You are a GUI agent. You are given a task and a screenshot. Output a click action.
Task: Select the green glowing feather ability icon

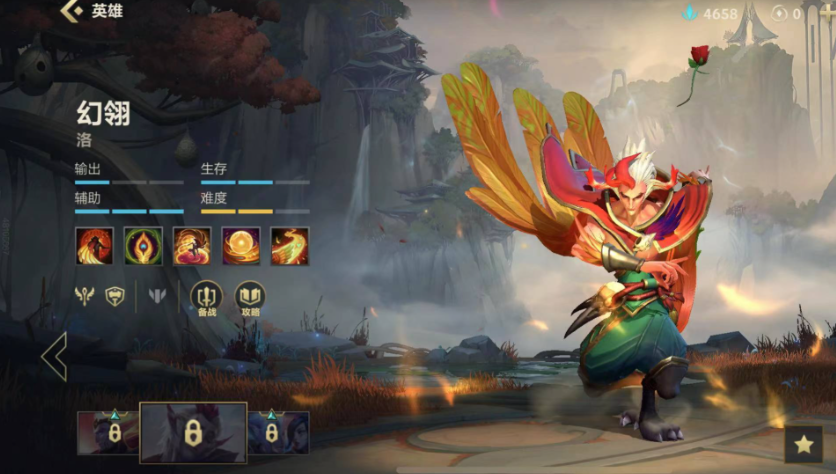(x=143, y=246)
